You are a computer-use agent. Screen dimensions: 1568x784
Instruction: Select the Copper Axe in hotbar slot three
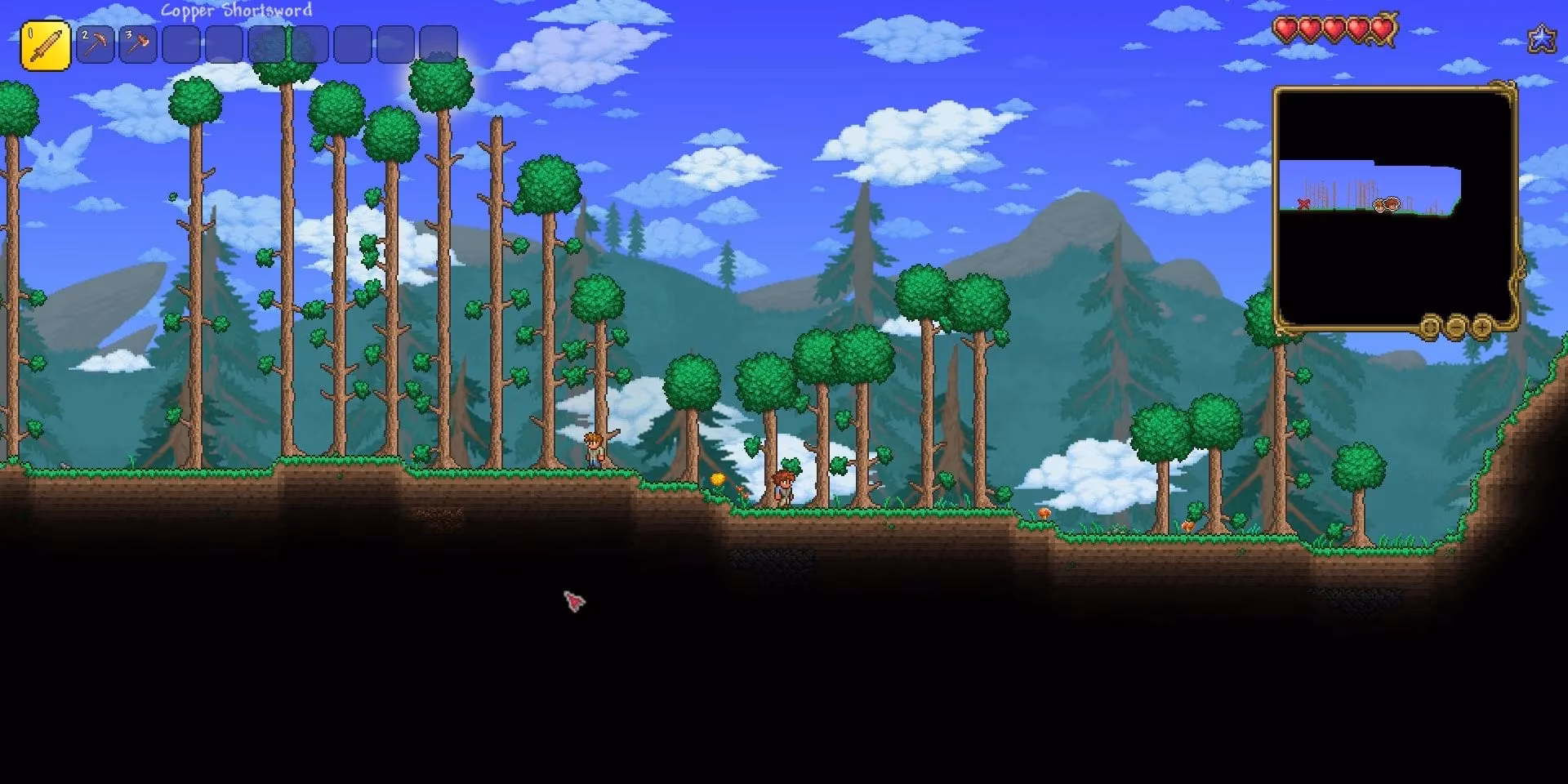(x=136, y=43)
